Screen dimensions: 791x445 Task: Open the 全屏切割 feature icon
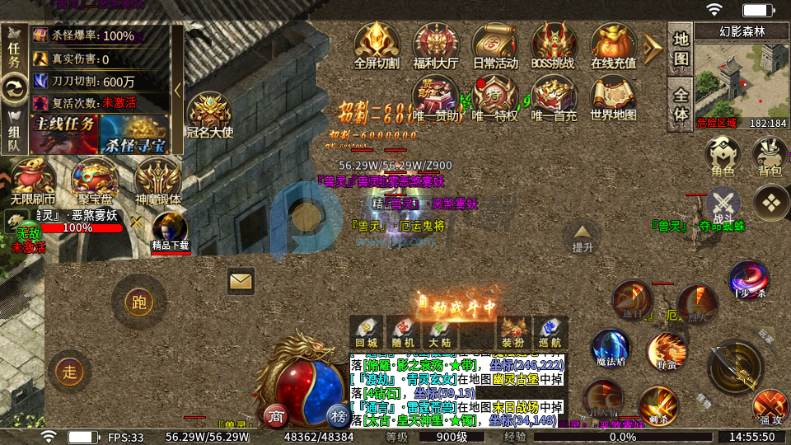[x=376, y=46]
